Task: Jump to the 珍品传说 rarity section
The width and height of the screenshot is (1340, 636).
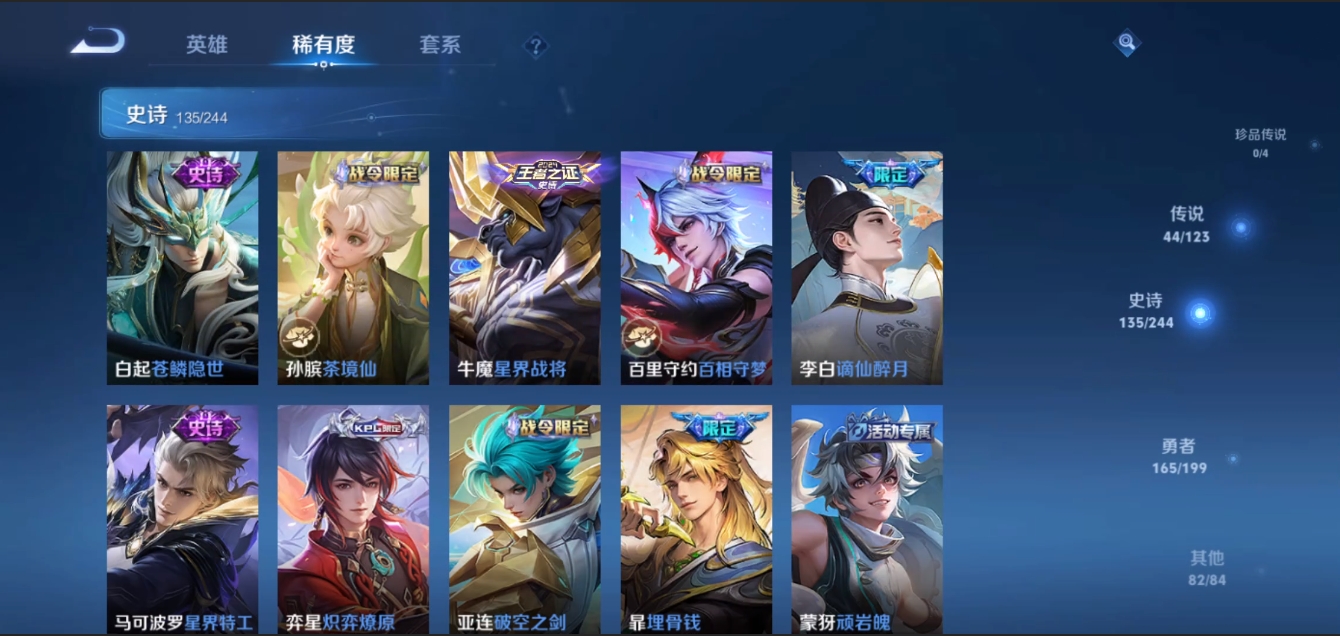Action: point(1260,142)
